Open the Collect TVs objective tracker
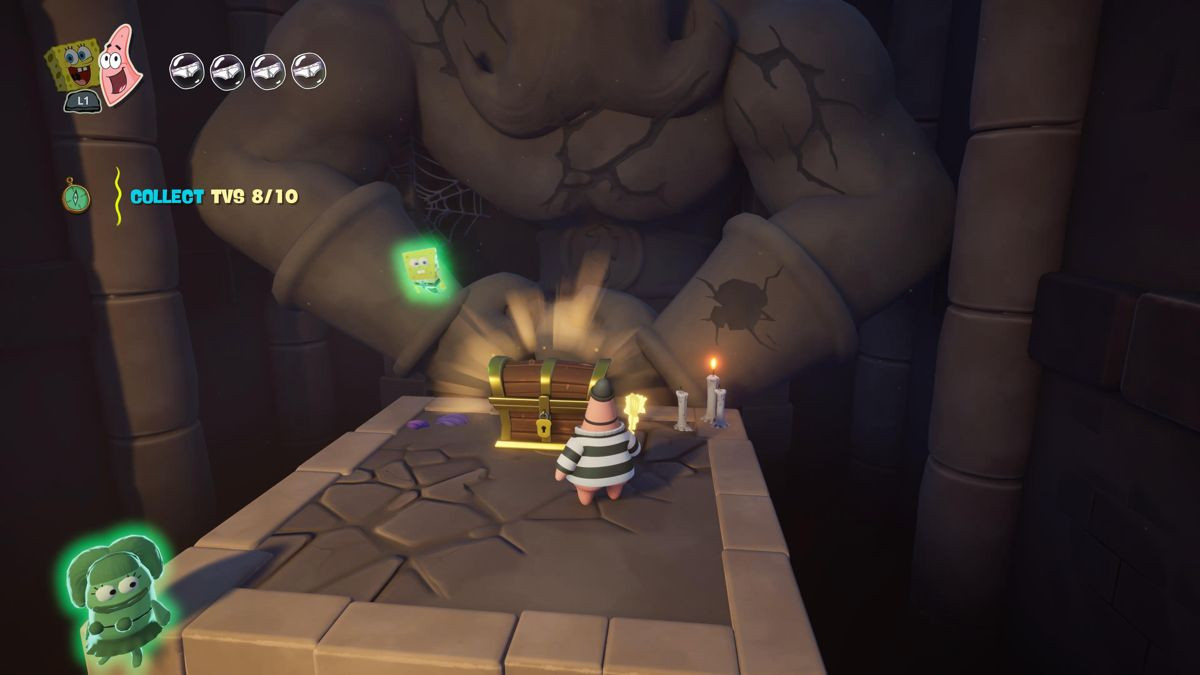This screenshot has width=1200, height=675. click(214, 196)
